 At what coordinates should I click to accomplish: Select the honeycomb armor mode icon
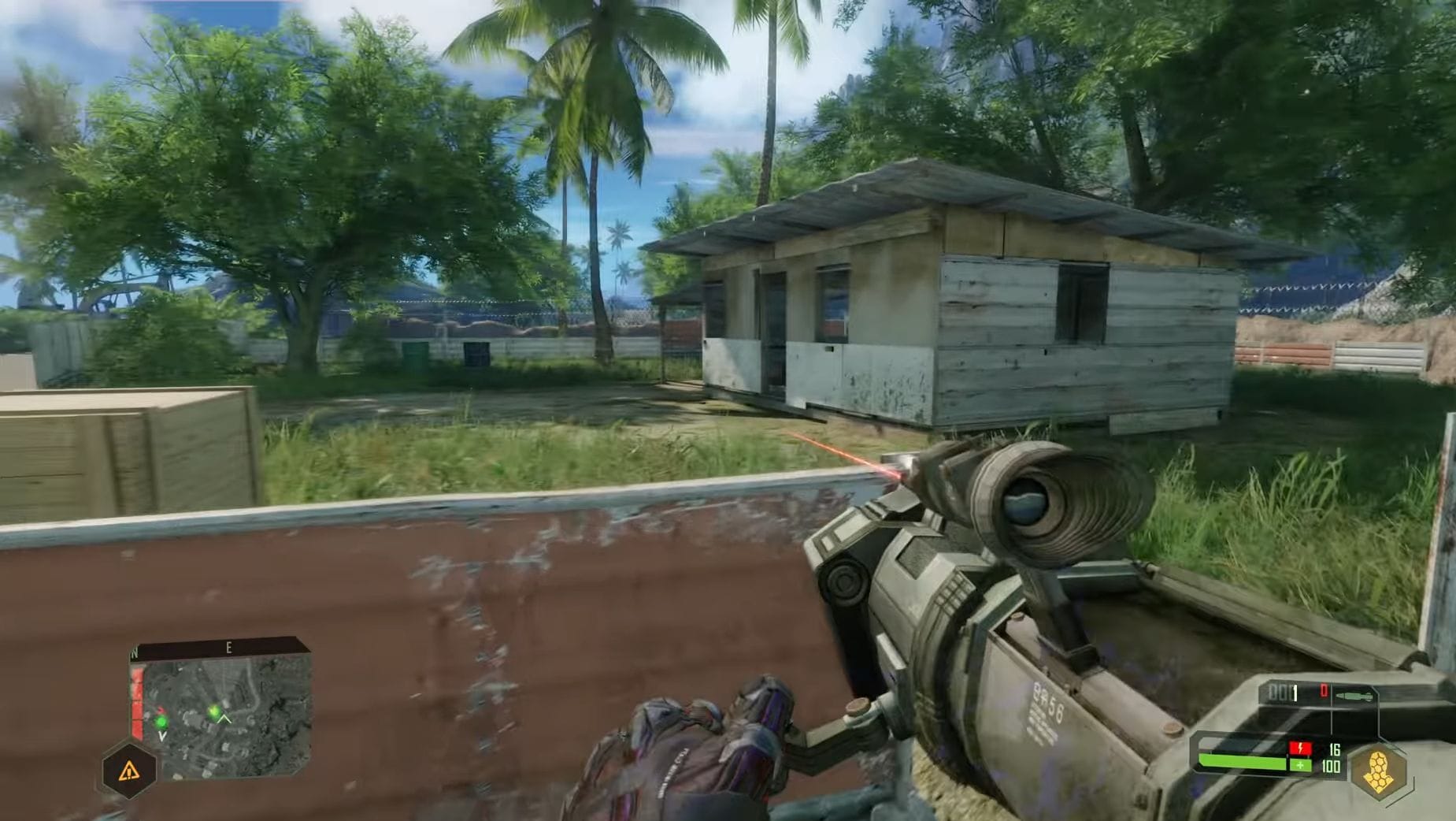pos(1378,769)
